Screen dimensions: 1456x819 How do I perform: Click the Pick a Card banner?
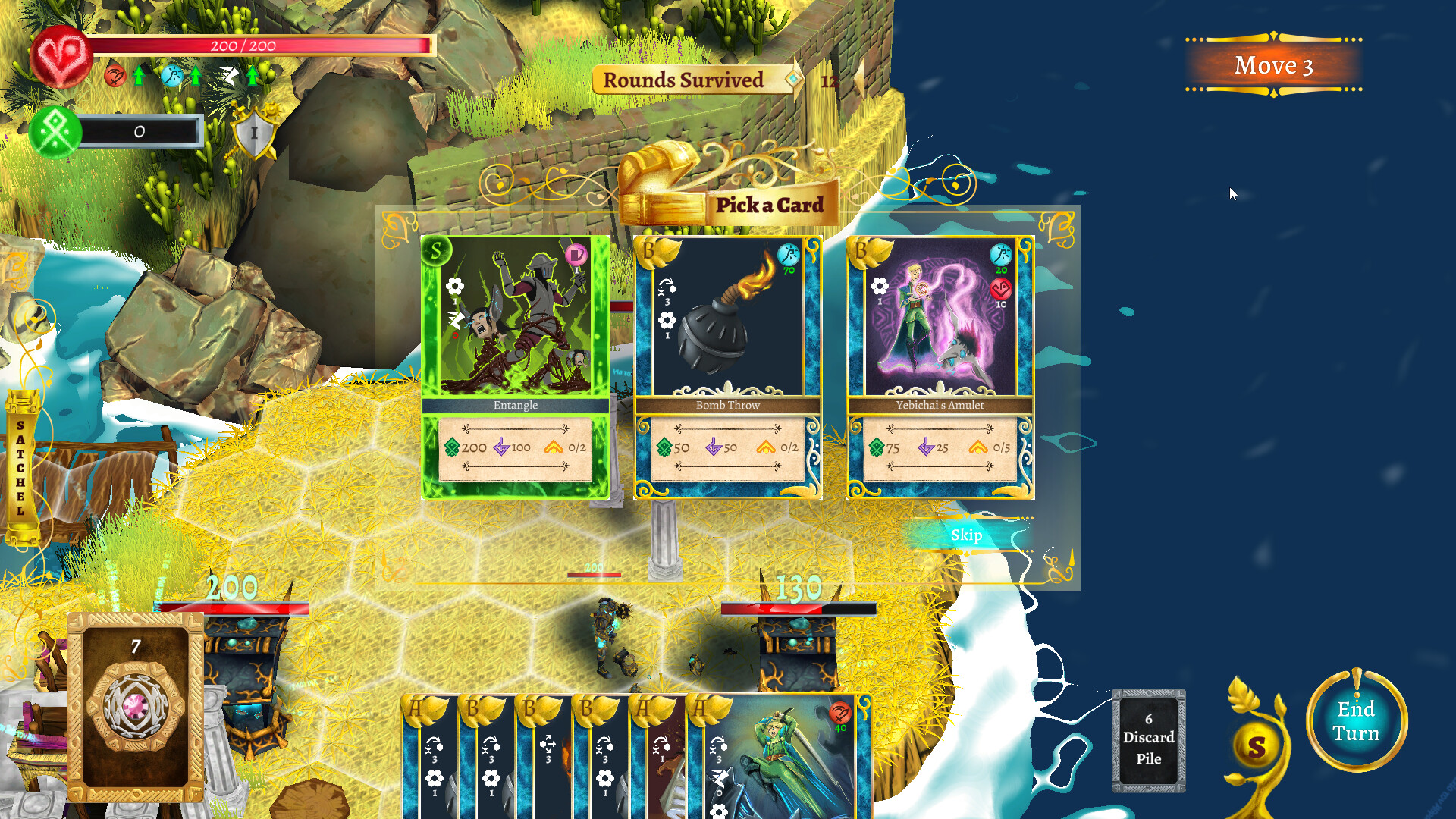(770, 204)
